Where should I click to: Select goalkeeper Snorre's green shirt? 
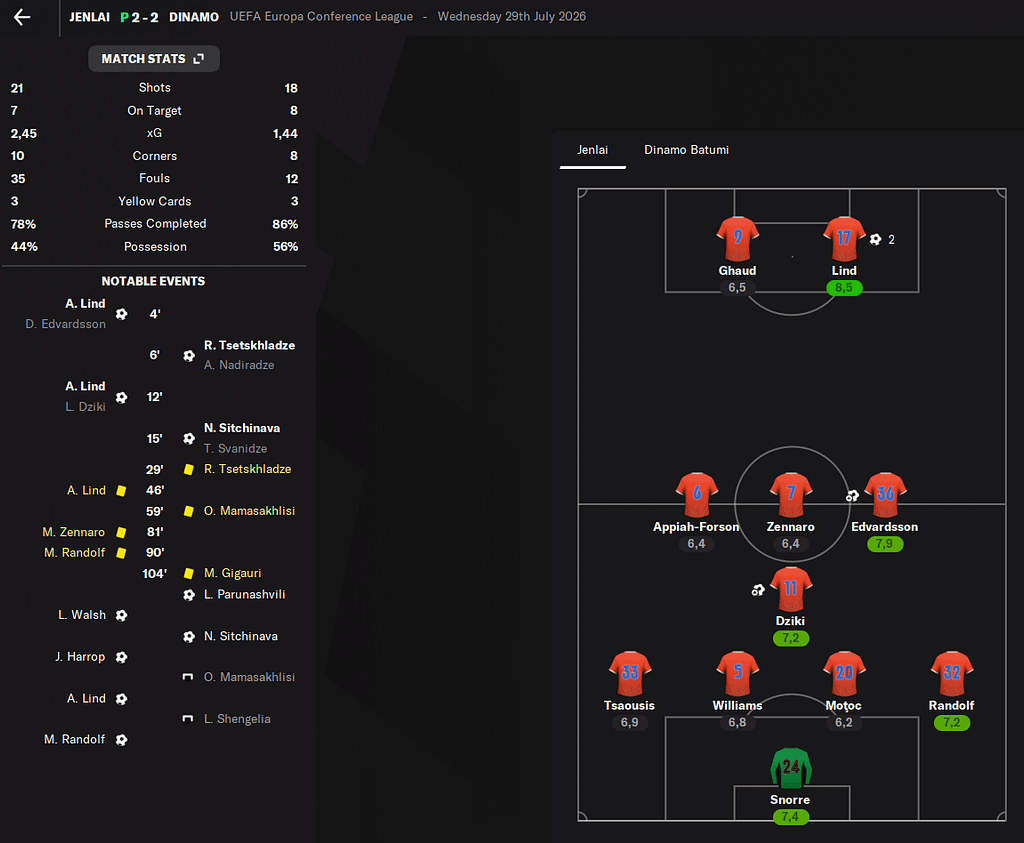[790, 768]
